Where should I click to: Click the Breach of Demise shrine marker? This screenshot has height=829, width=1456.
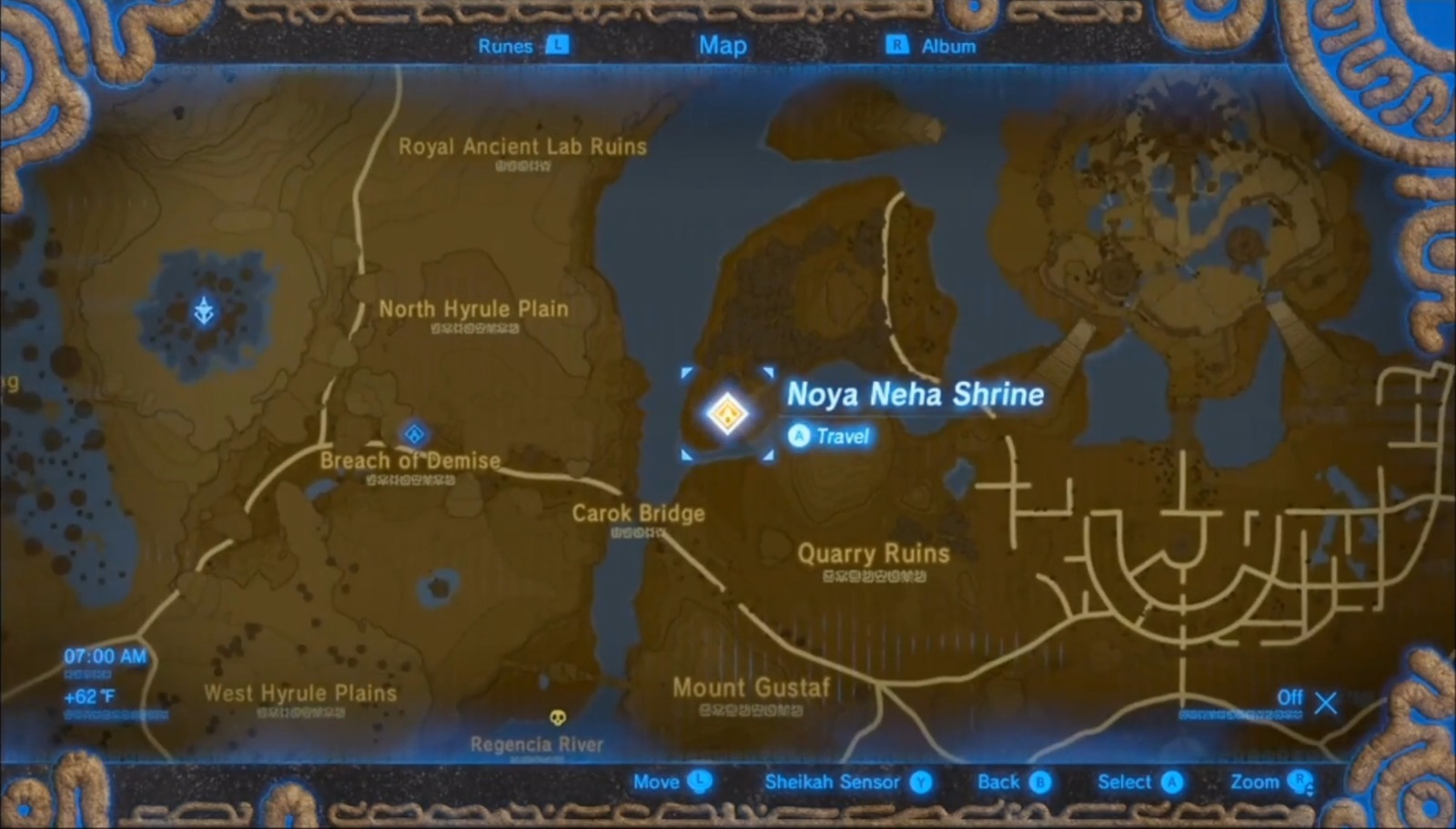point(414,435)
